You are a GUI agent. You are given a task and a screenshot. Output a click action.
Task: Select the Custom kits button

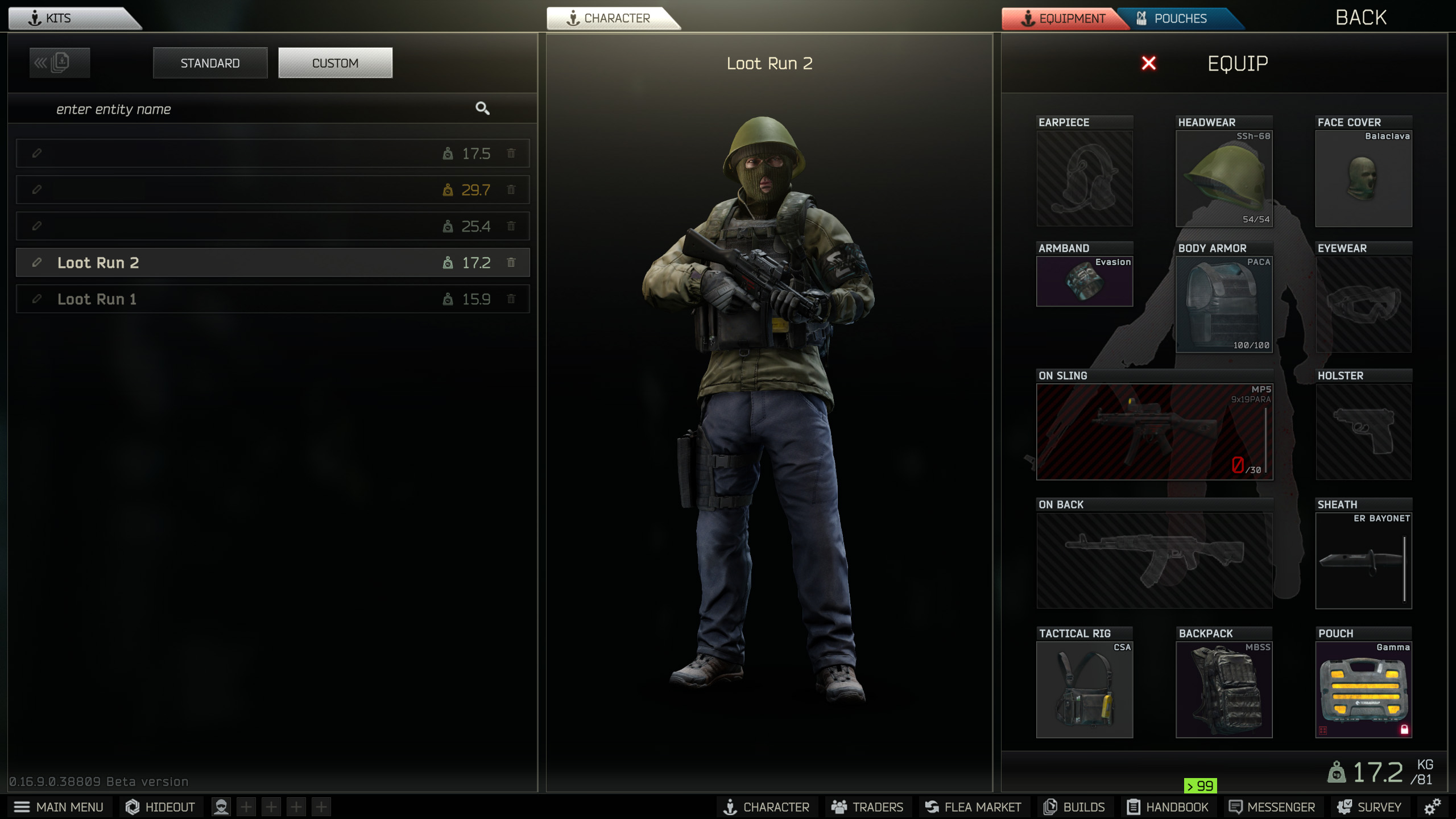coord(335,63)
